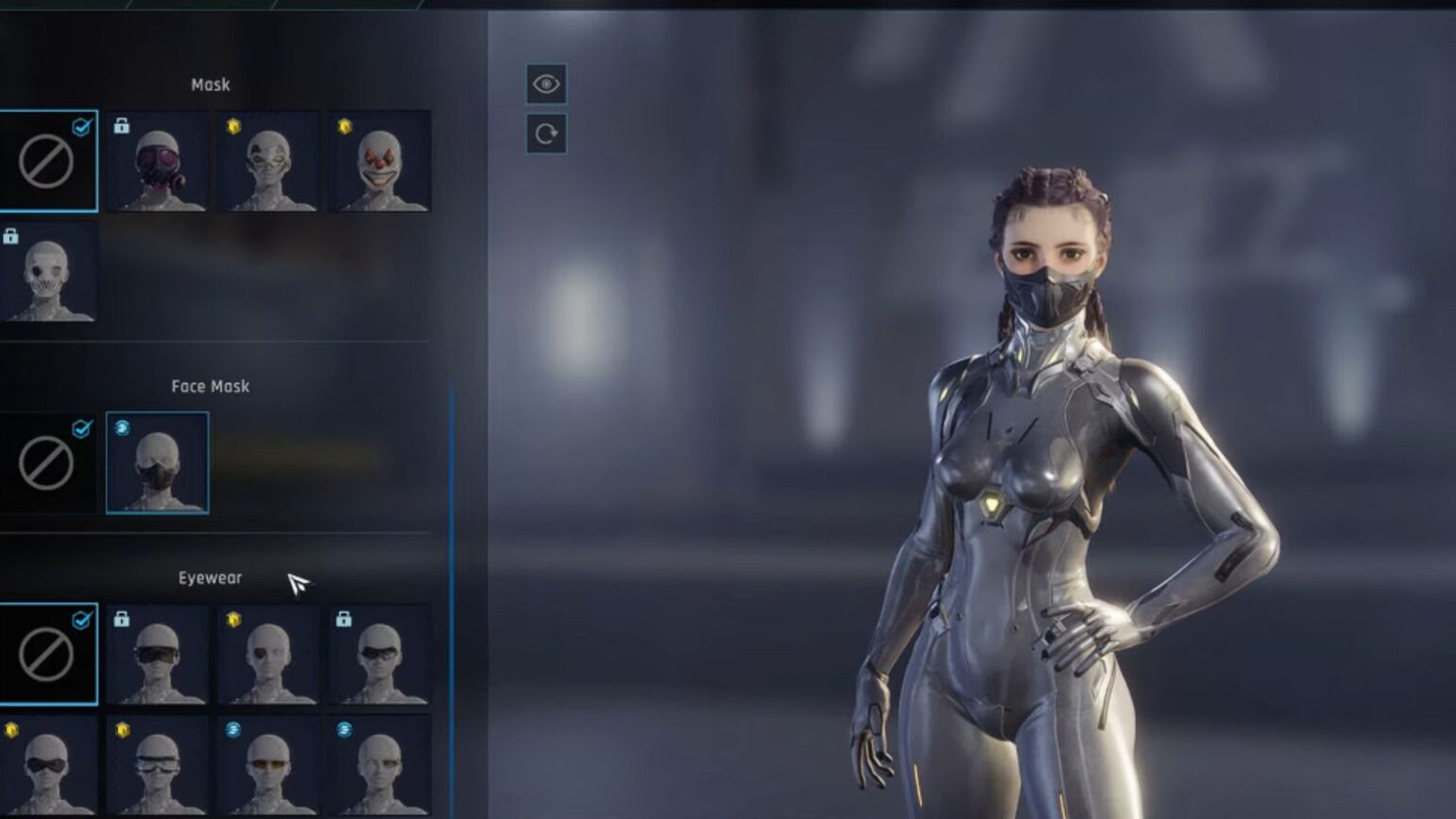The height and width of the screenshot is (819, 1456).
Task: Equip the locked sunglasses eyewear
Action: (x=378, y=659)
